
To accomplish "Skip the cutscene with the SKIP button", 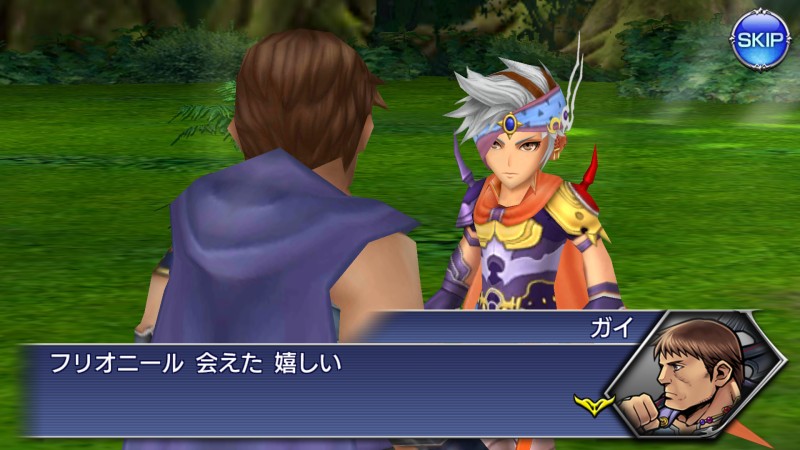I will (760, 40).
